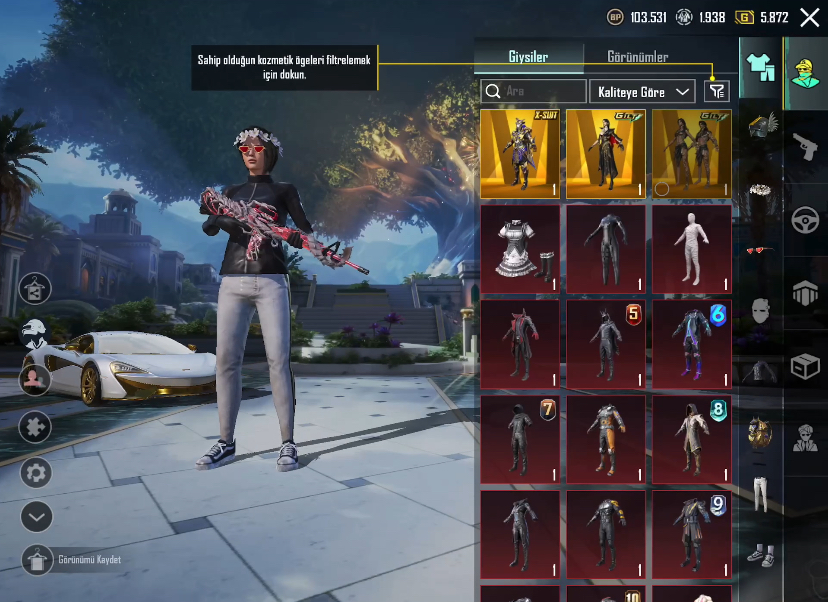
Task: Choose the maid dress outfit
Action: tap(520, 249)
